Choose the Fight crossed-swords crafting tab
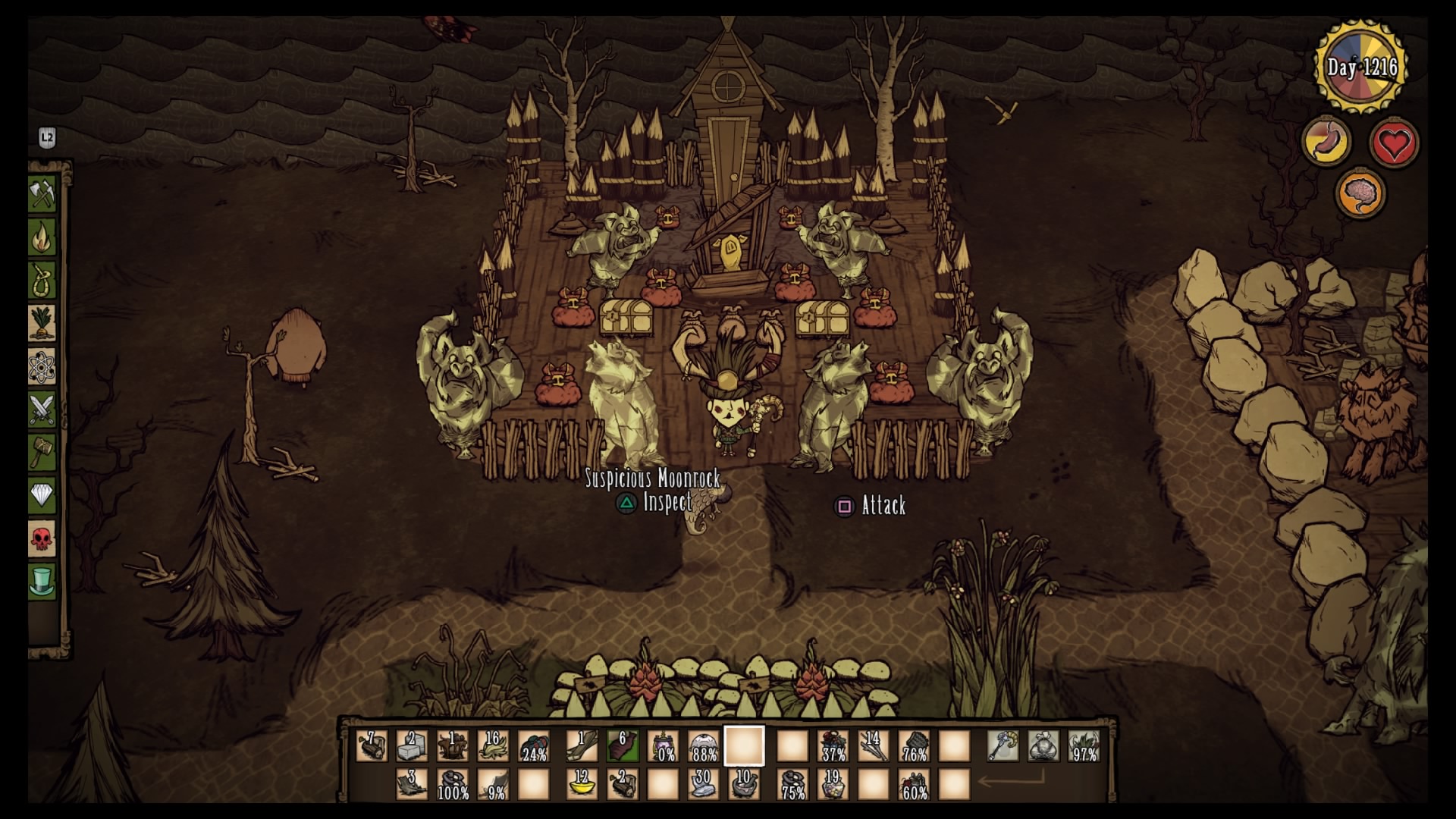1456x819 pixels. click(42, 410)
